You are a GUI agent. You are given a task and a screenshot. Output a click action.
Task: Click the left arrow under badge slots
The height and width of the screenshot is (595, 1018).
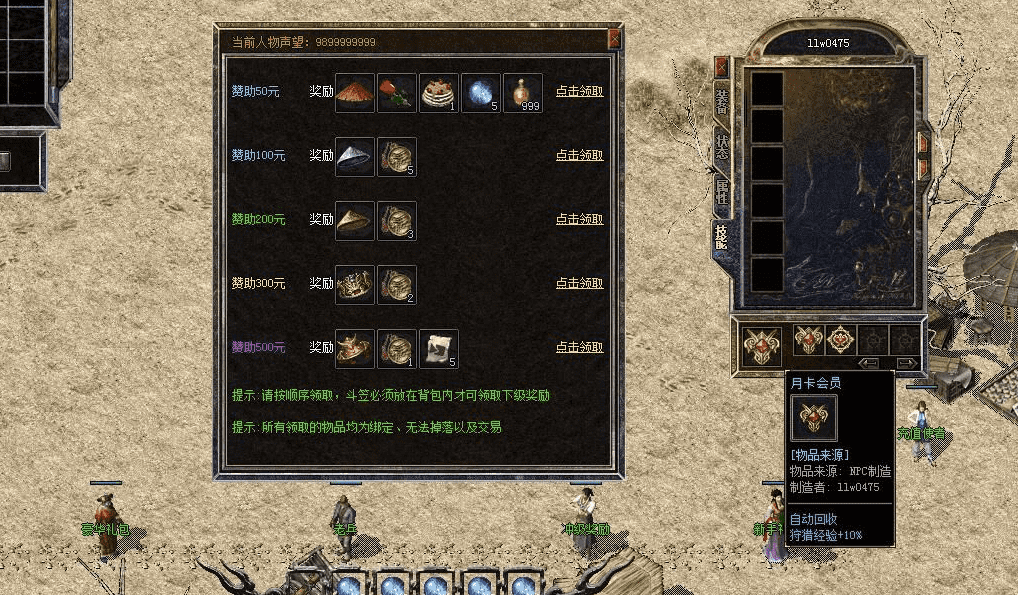point(869,363)
